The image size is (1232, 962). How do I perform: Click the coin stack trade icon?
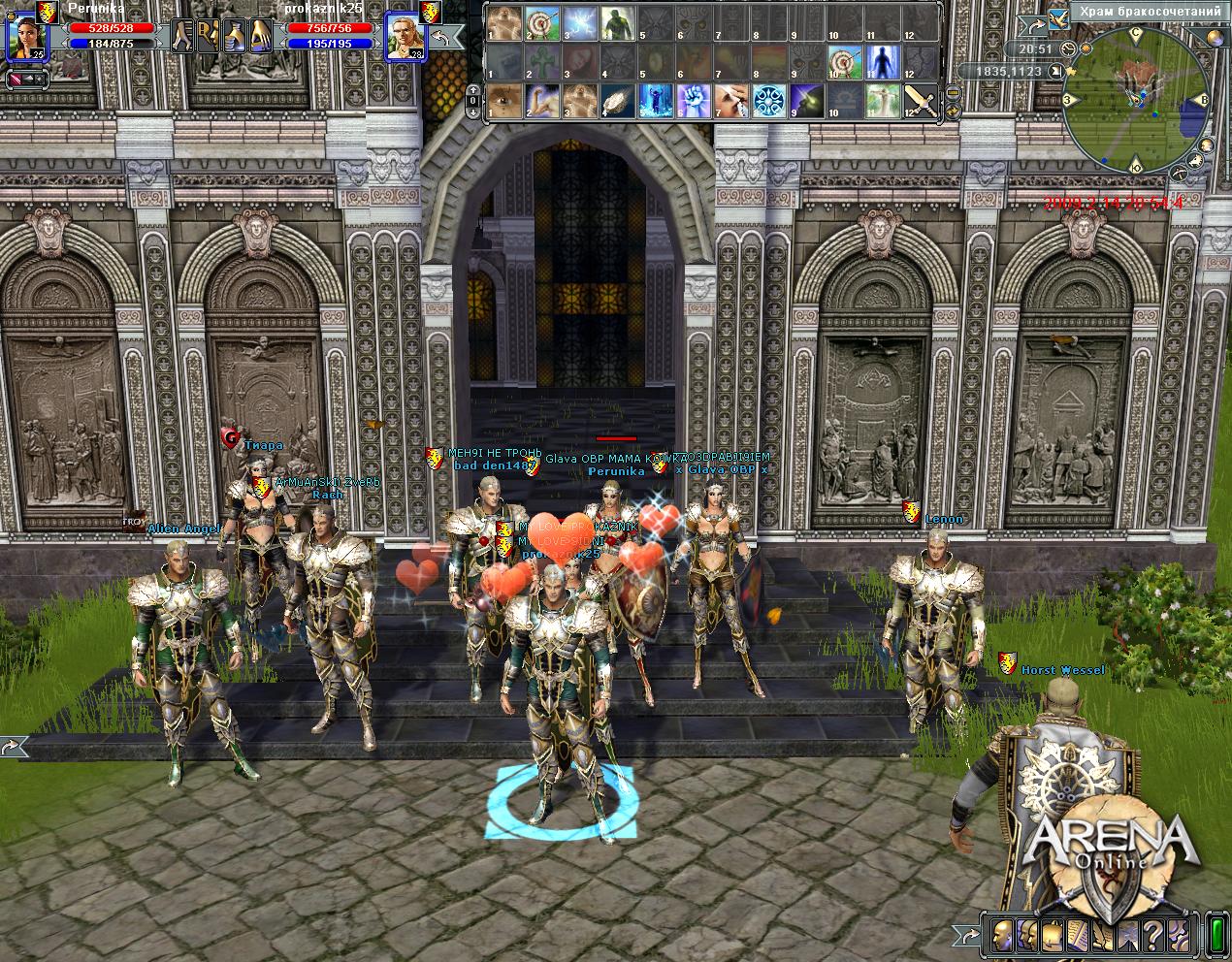(234, 37)
